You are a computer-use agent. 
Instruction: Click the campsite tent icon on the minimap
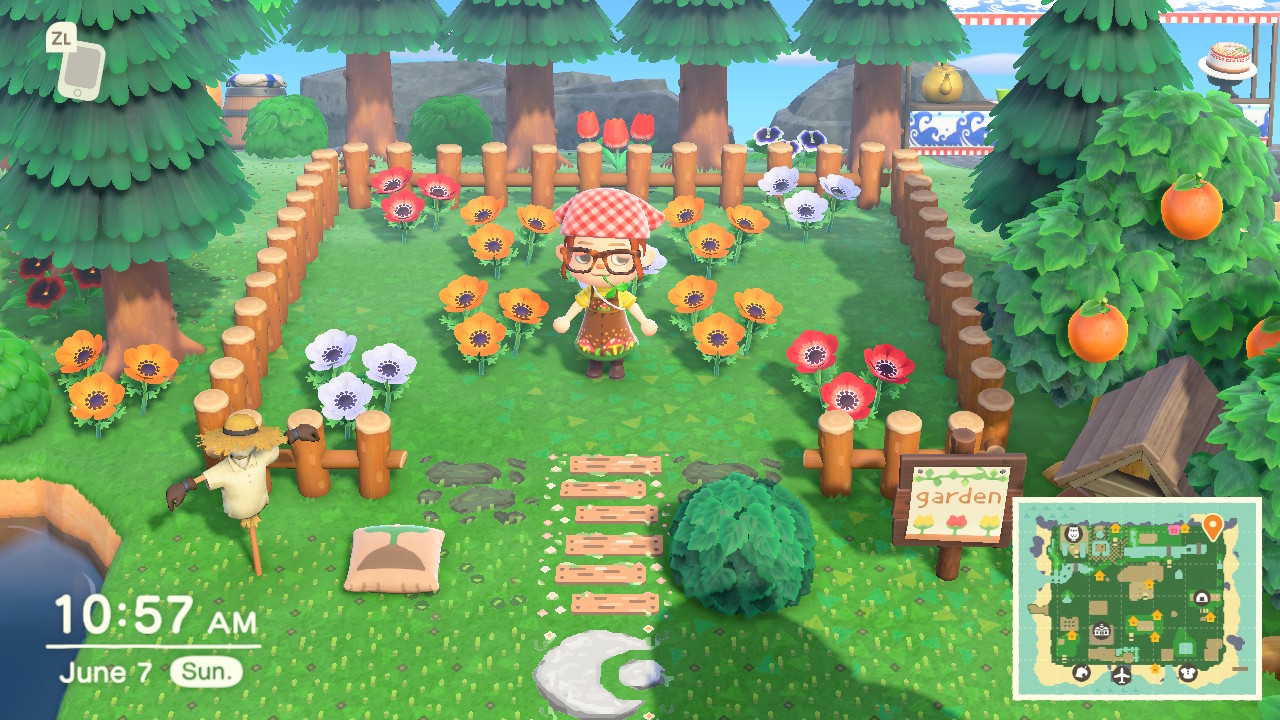tap(1201, 598)
